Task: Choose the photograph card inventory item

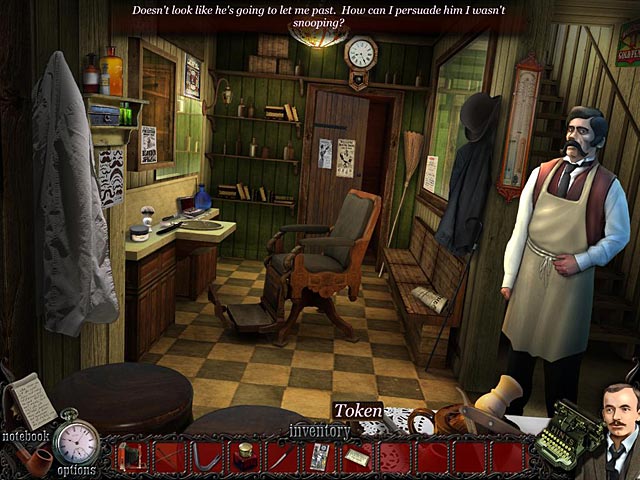Action: pos(320,457)
